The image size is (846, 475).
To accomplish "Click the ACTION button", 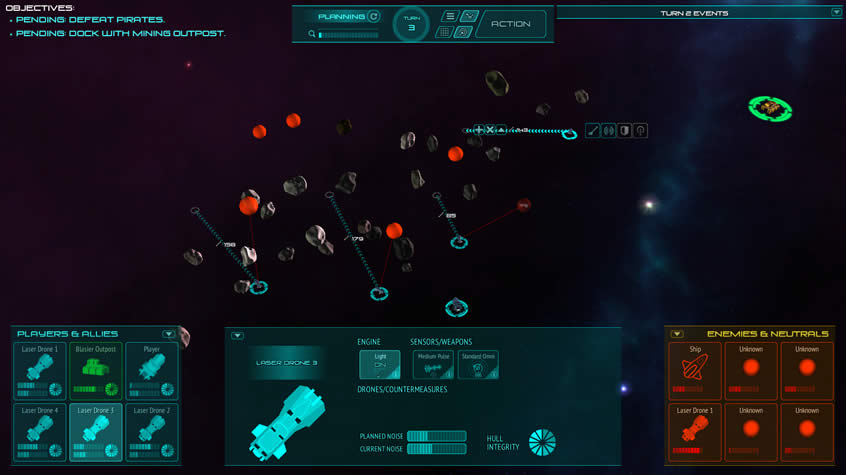I will tap(511, 24).
